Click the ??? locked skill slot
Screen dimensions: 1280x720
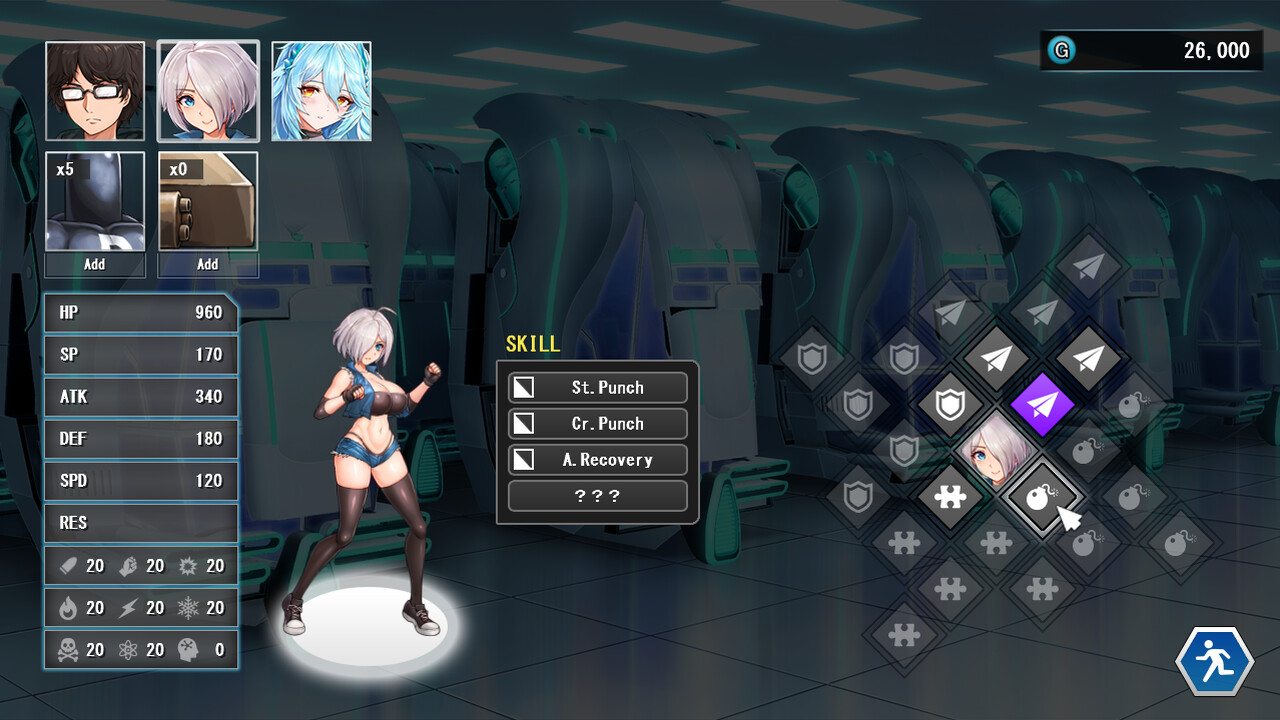597,495
